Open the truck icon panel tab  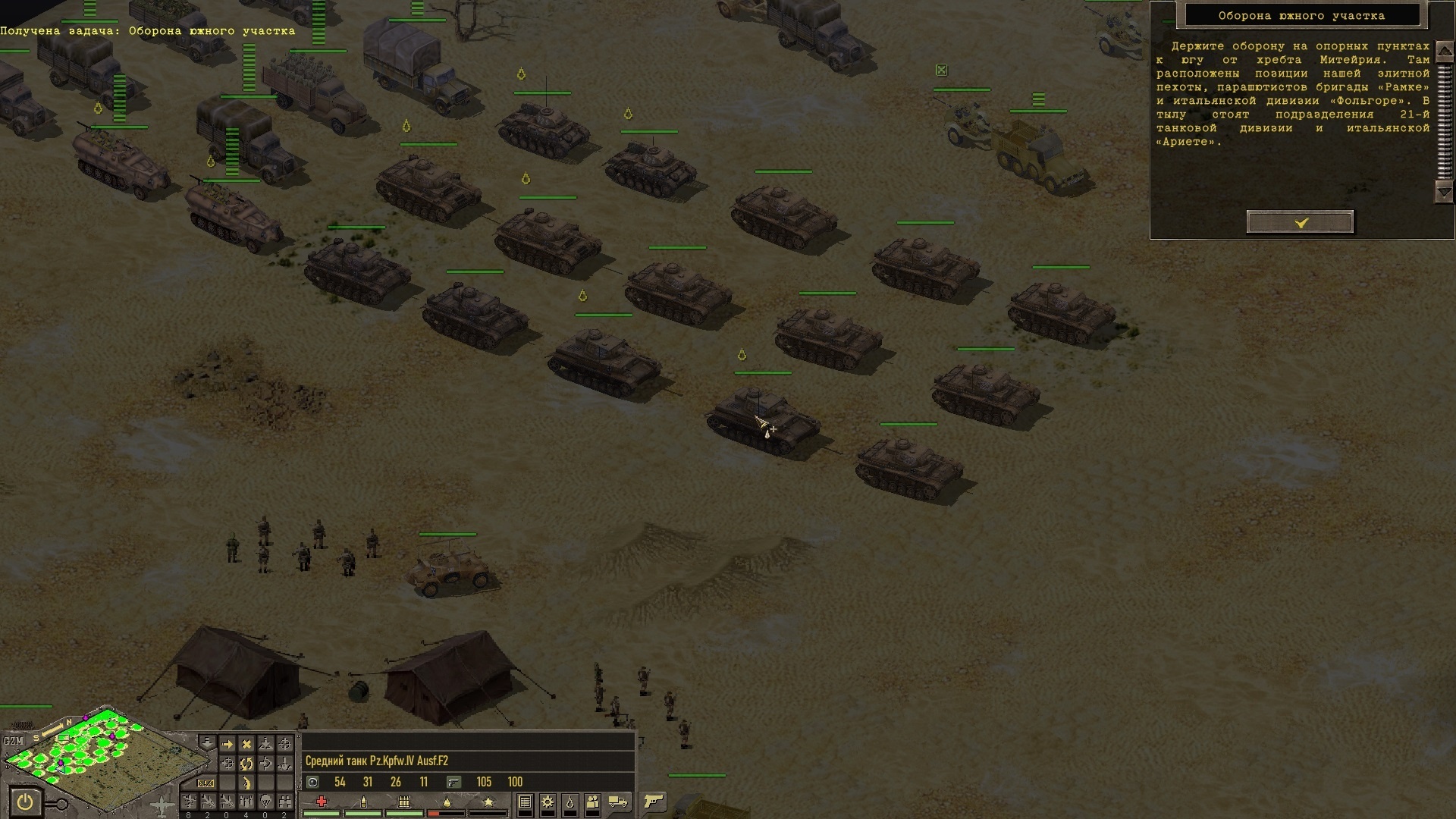click(618, 802)
